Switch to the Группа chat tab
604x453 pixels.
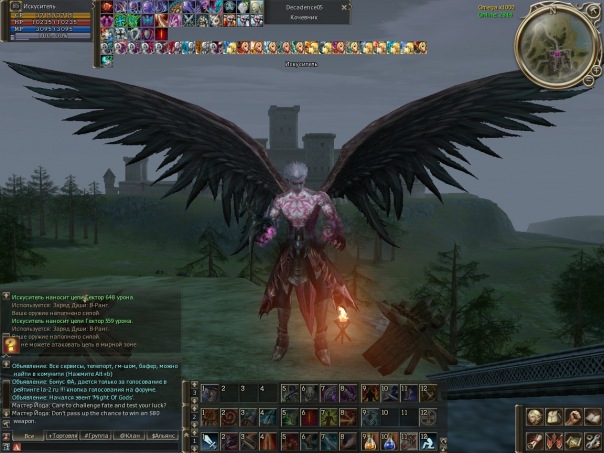click(x=98, y=436)
